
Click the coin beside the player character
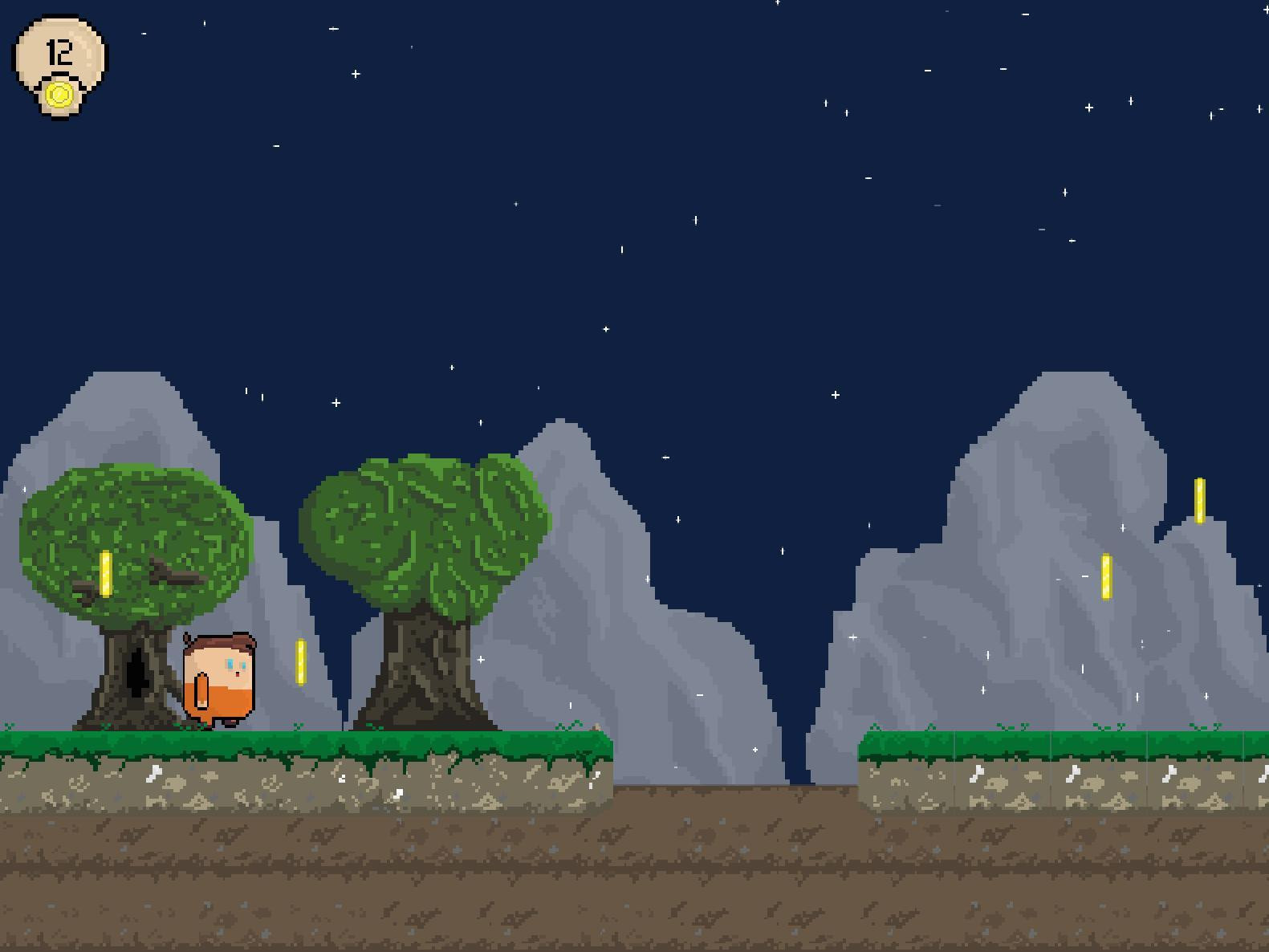301,660
